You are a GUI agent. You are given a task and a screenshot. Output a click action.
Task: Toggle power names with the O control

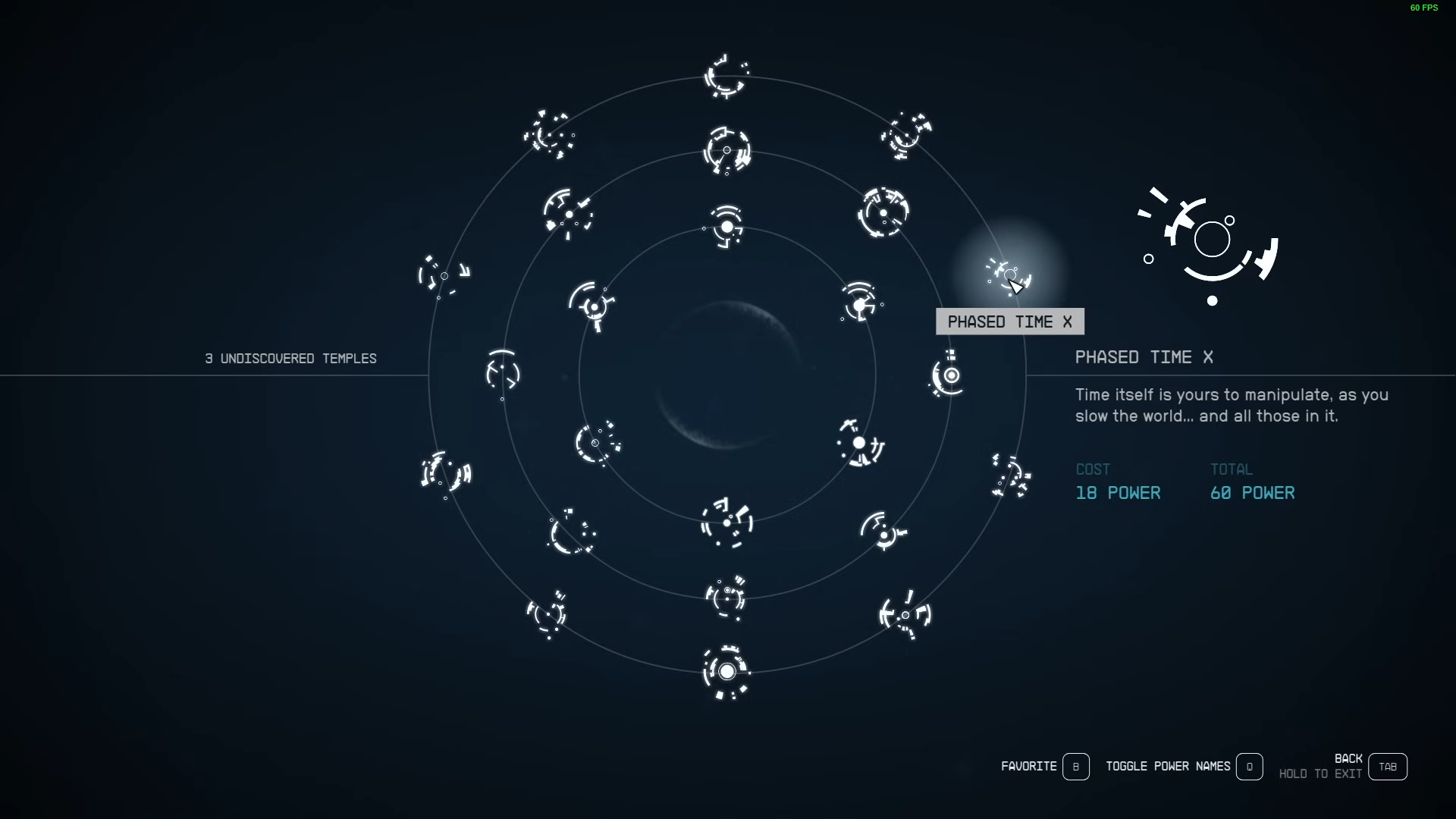1249,767
